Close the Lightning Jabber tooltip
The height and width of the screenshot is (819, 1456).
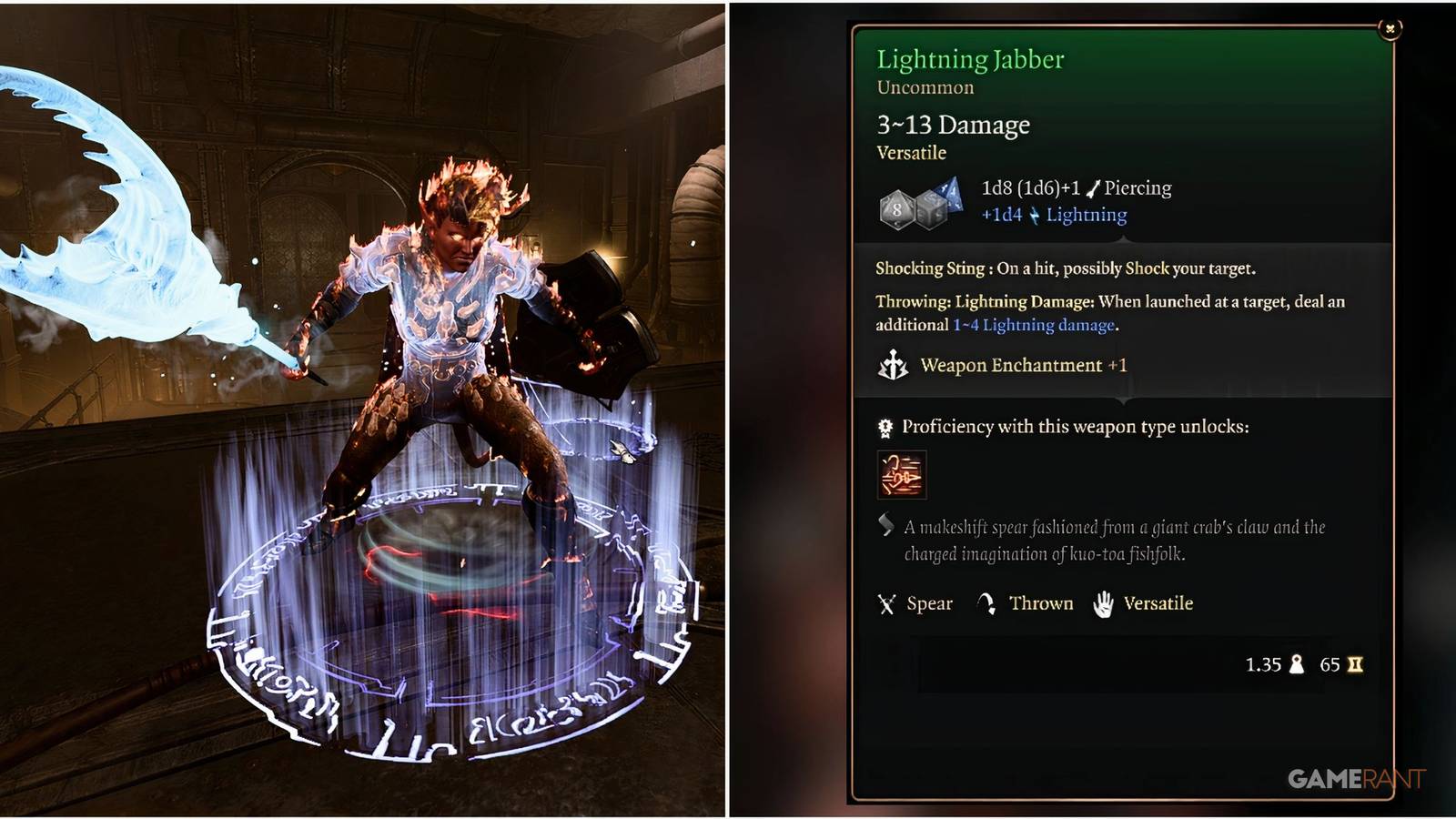click(x=1390, y=26)
